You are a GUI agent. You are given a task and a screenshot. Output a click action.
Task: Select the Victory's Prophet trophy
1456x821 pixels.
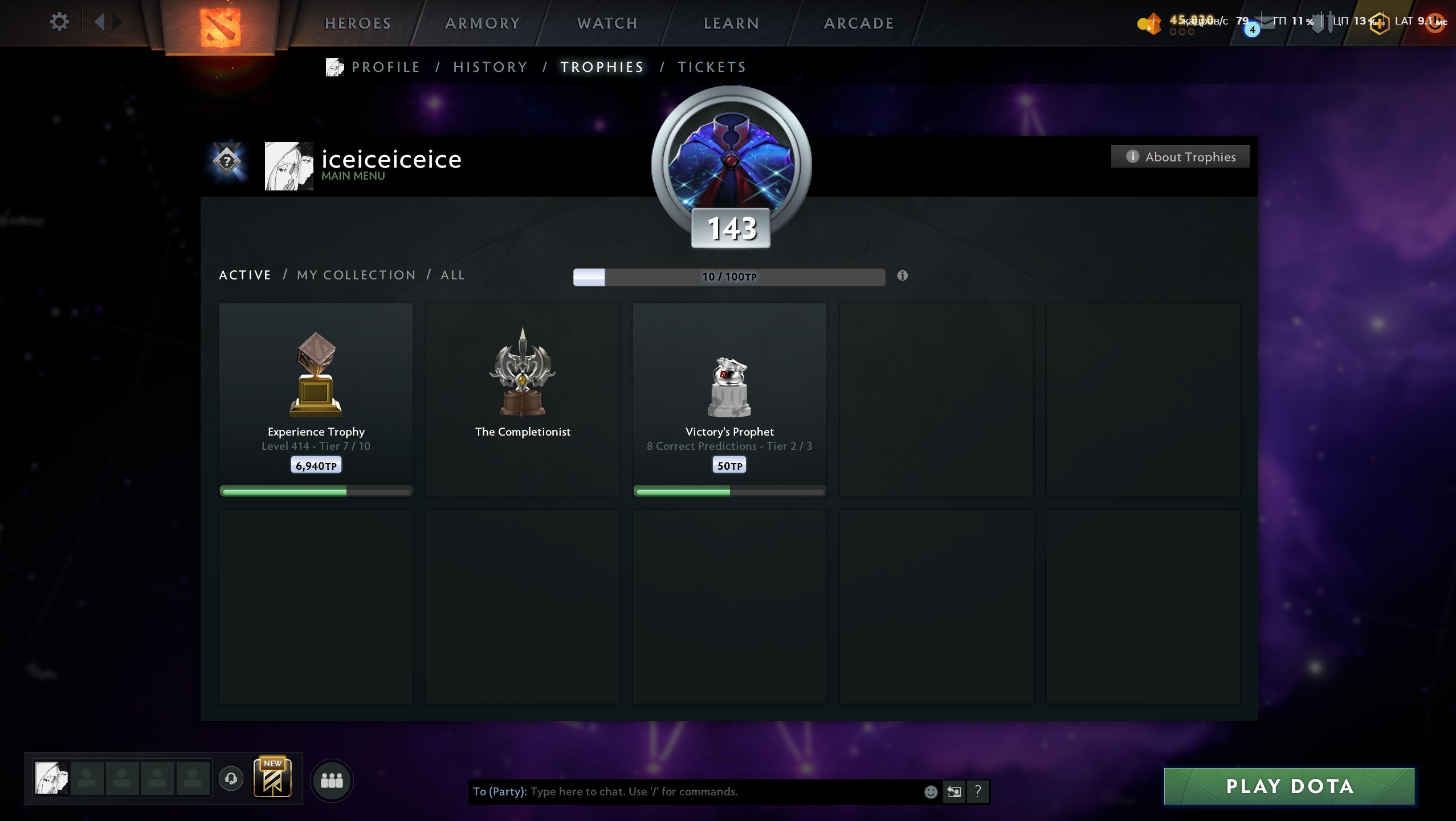[729, 399]
